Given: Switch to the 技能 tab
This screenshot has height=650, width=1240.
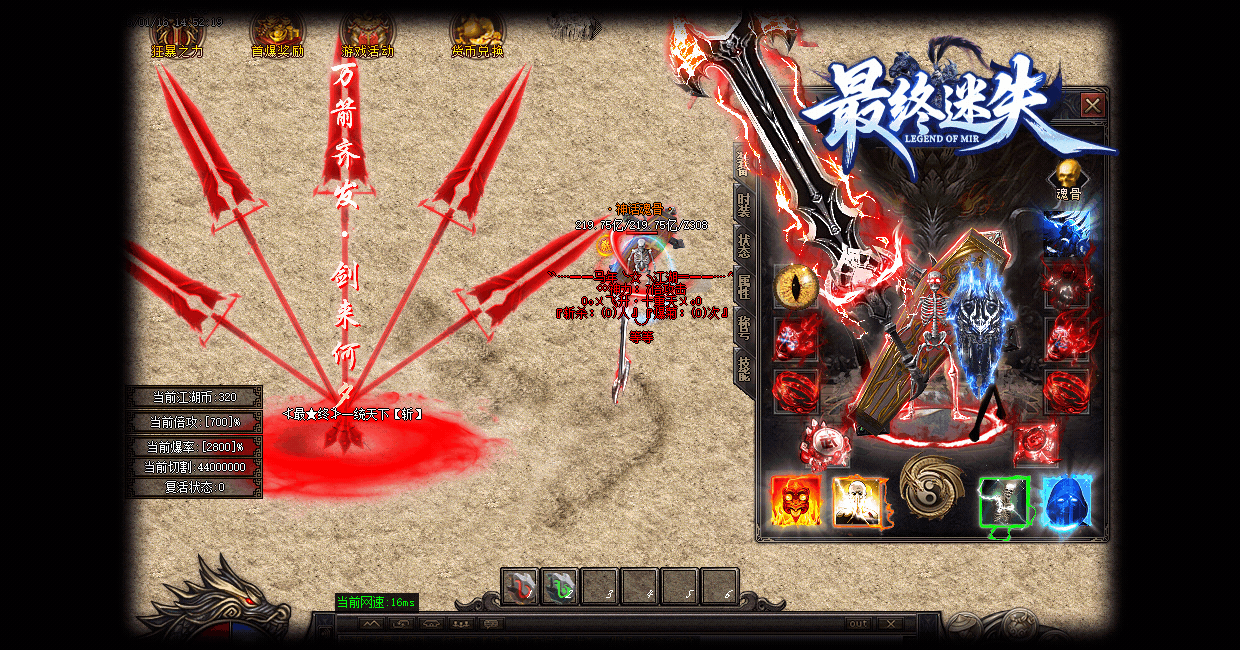Looking at the screenshot, I should [744, 368].
